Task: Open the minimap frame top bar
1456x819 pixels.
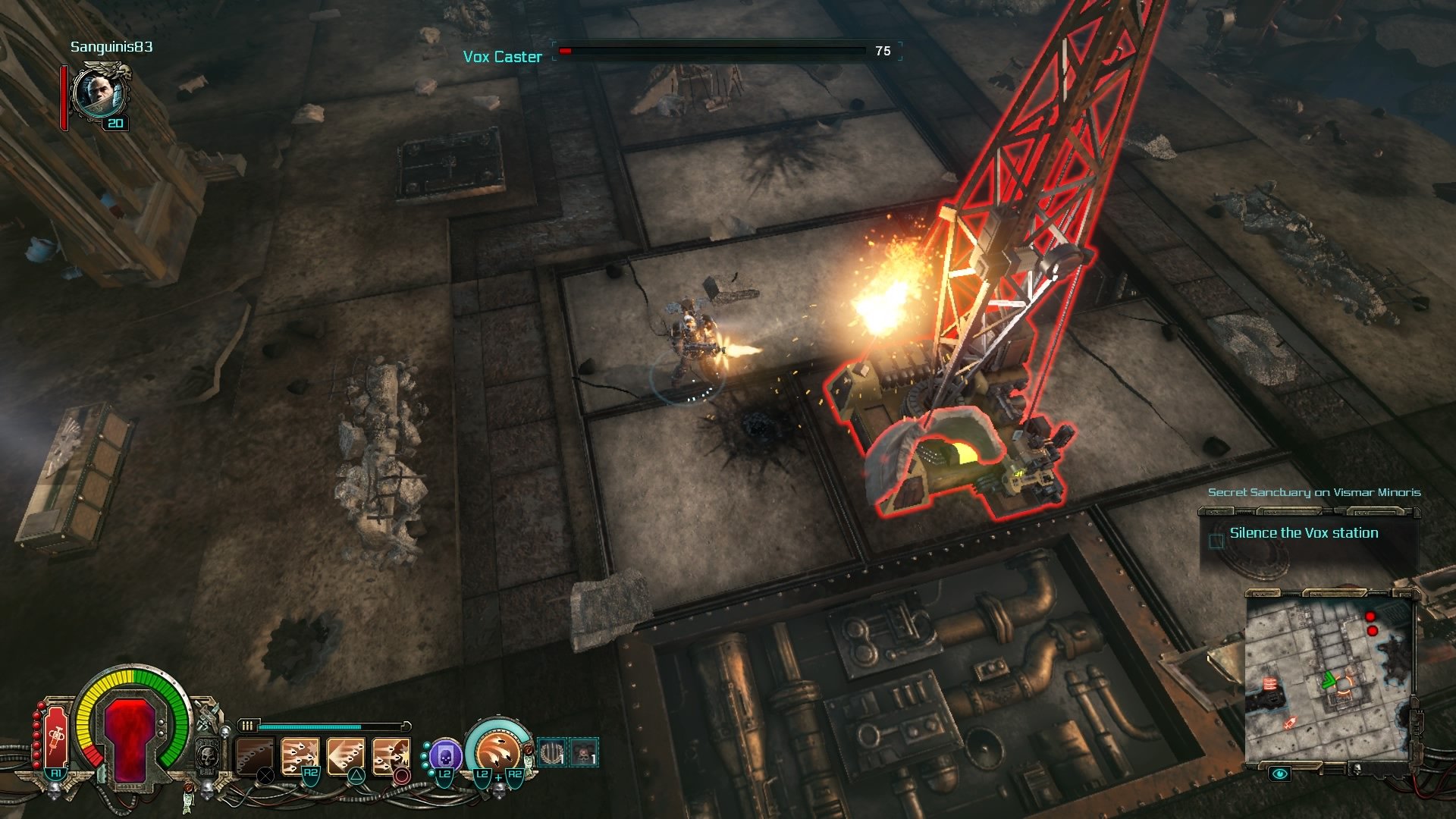Action: (x=1331, y=594)
